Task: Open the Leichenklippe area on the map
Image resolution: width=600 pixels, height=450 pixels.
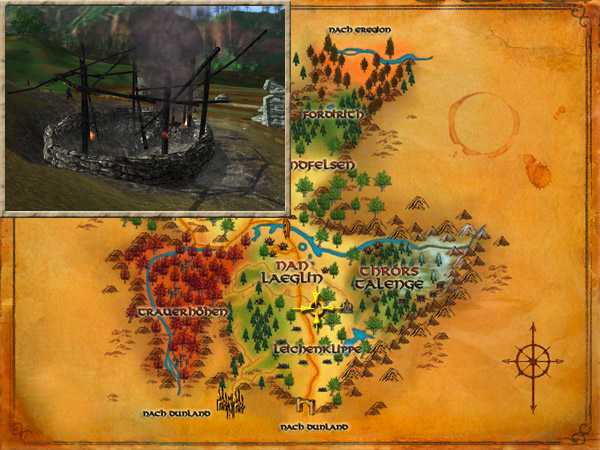Action: [312, 351]
